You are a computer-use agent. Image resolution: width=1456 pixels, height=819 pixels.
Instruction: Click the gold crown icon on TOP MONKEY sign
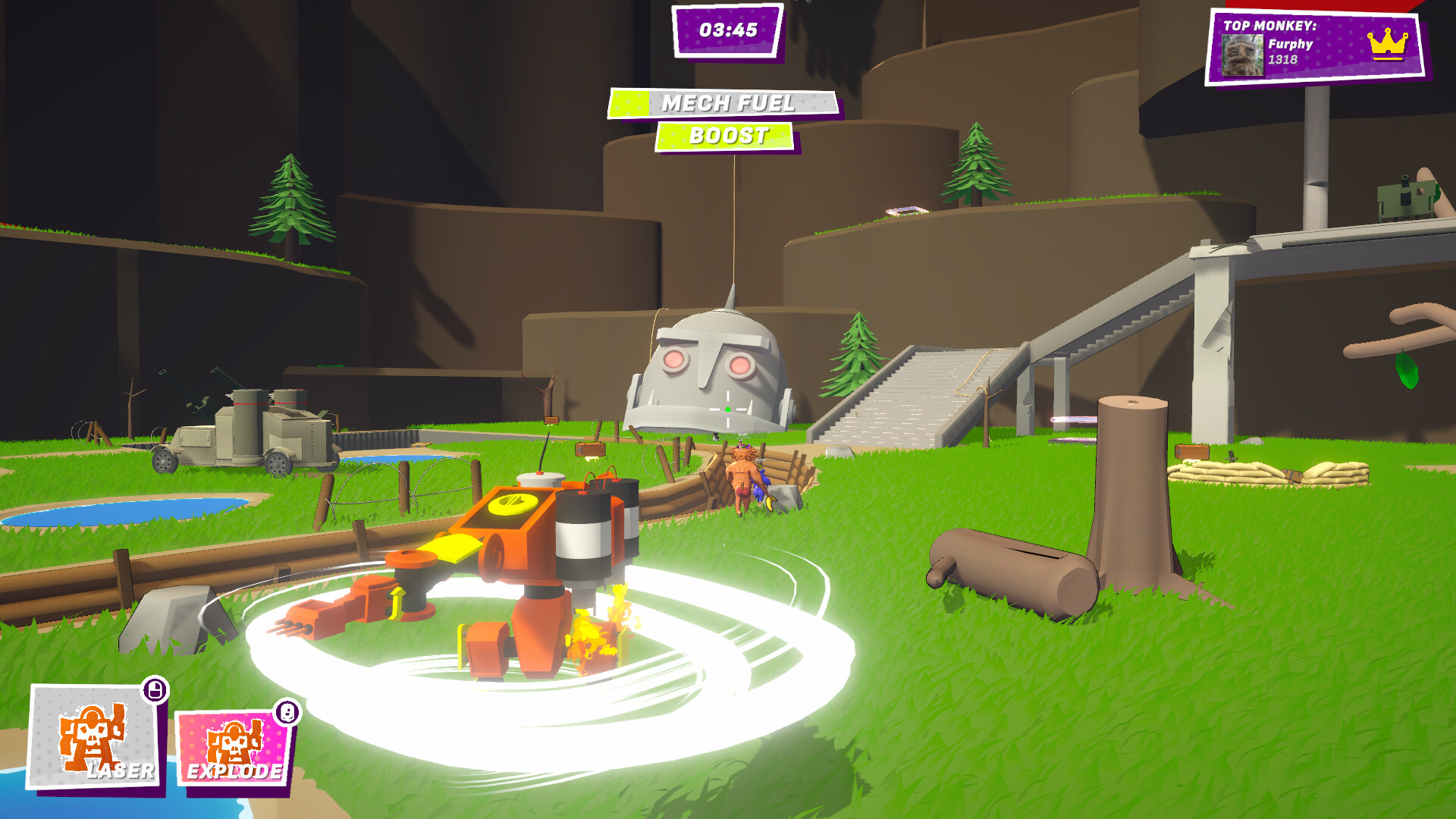pos(1392,44)
